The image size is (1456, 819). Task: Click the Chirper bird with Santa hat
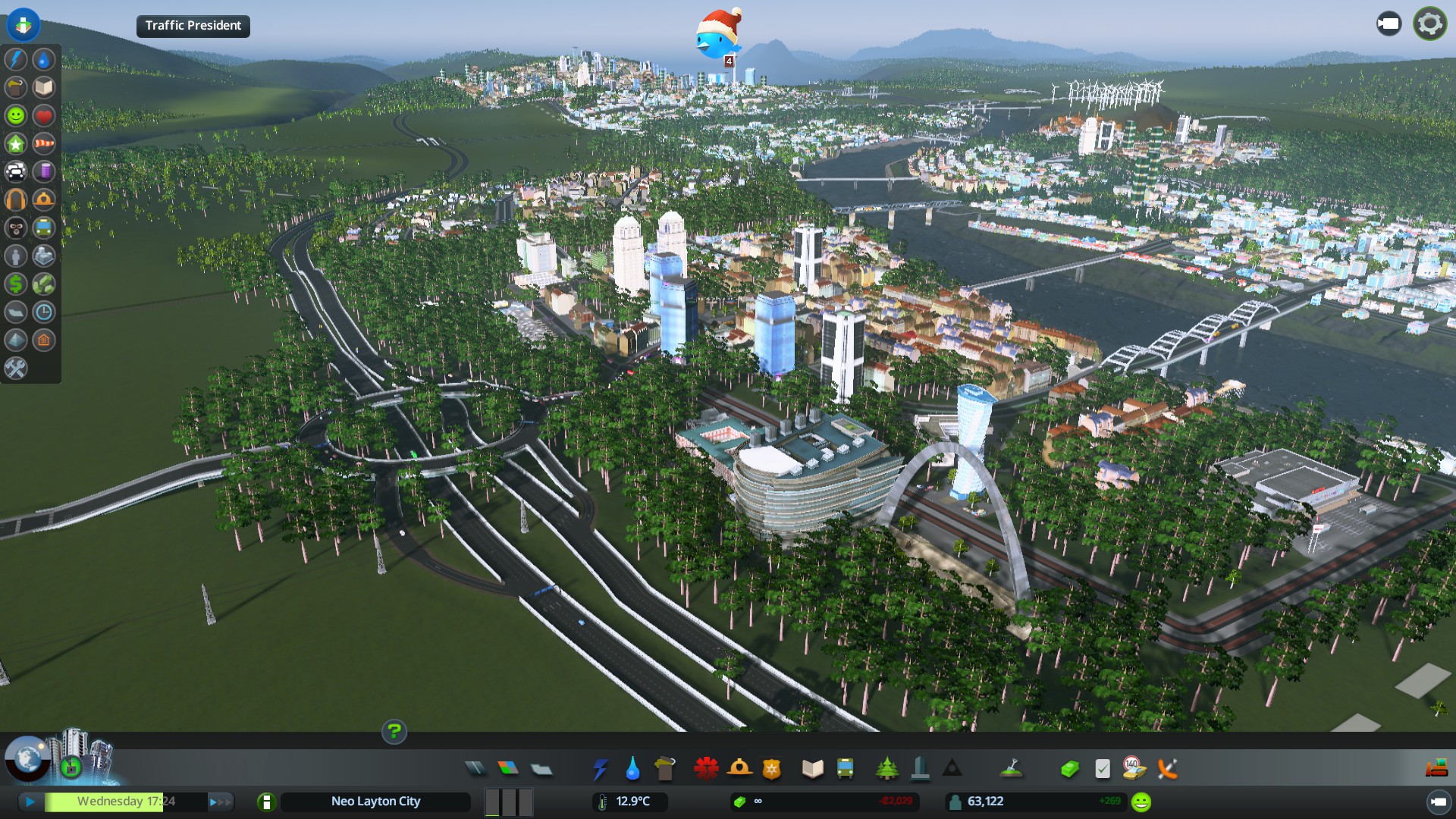click(717, 35)
